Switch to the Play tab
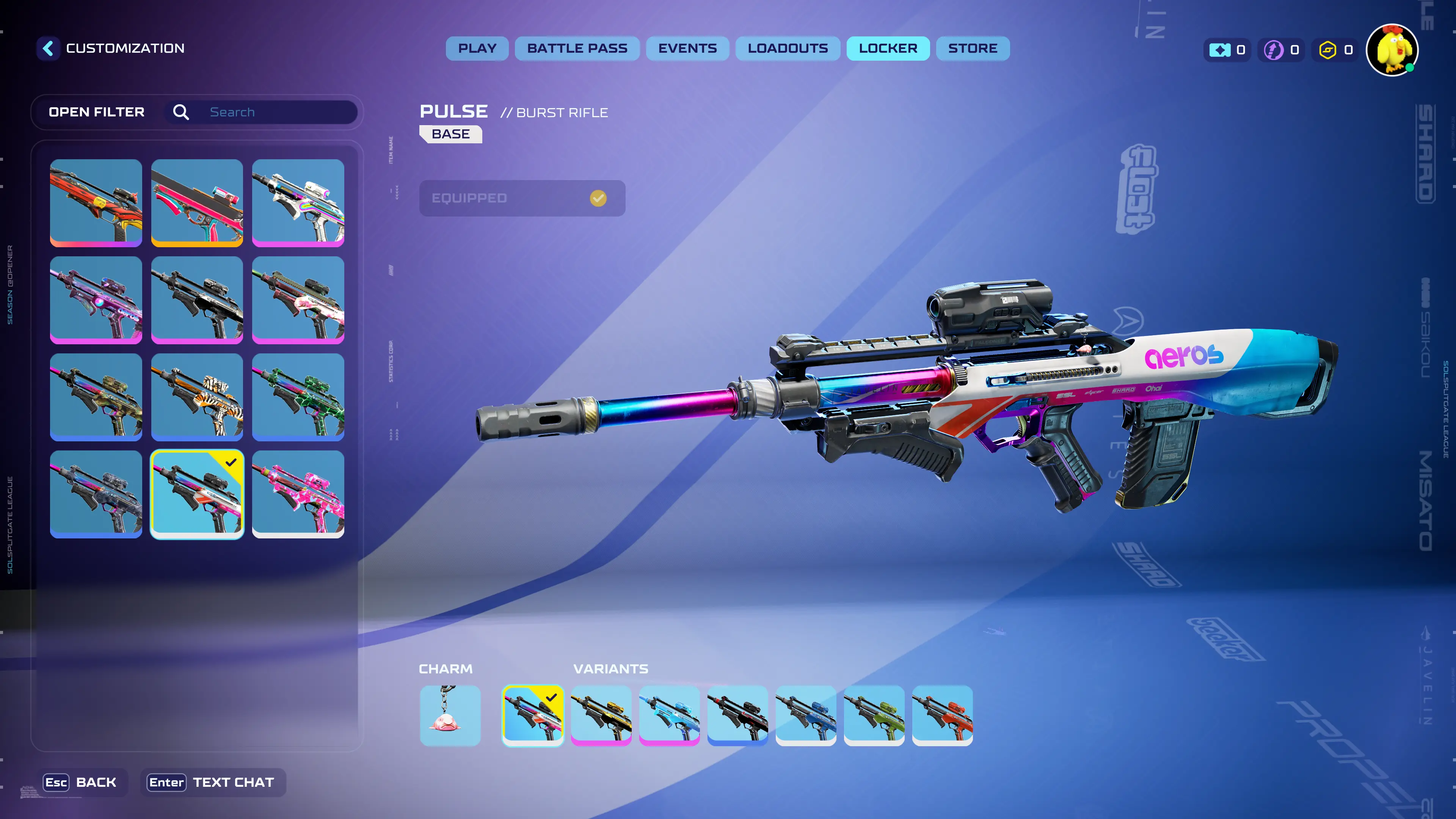1456x819 pixels. point(477,49)
